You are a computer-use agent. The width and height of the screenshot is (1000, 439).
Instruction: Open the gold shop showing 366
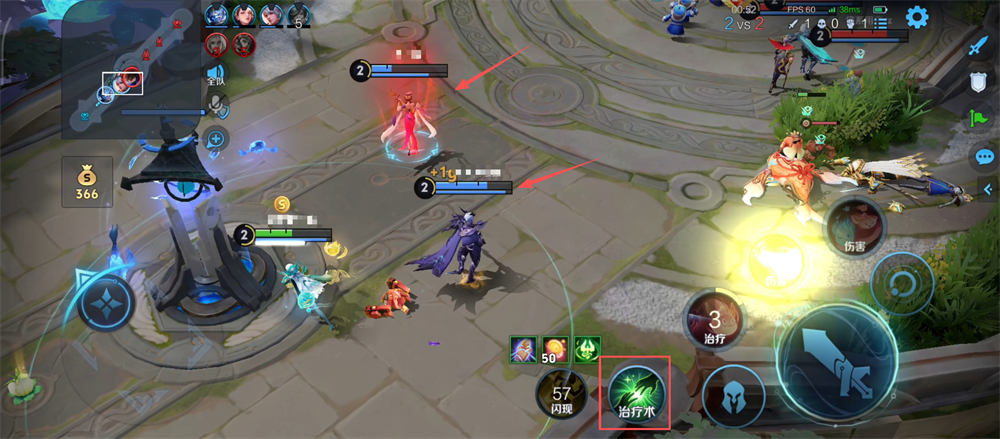point(86,182)
